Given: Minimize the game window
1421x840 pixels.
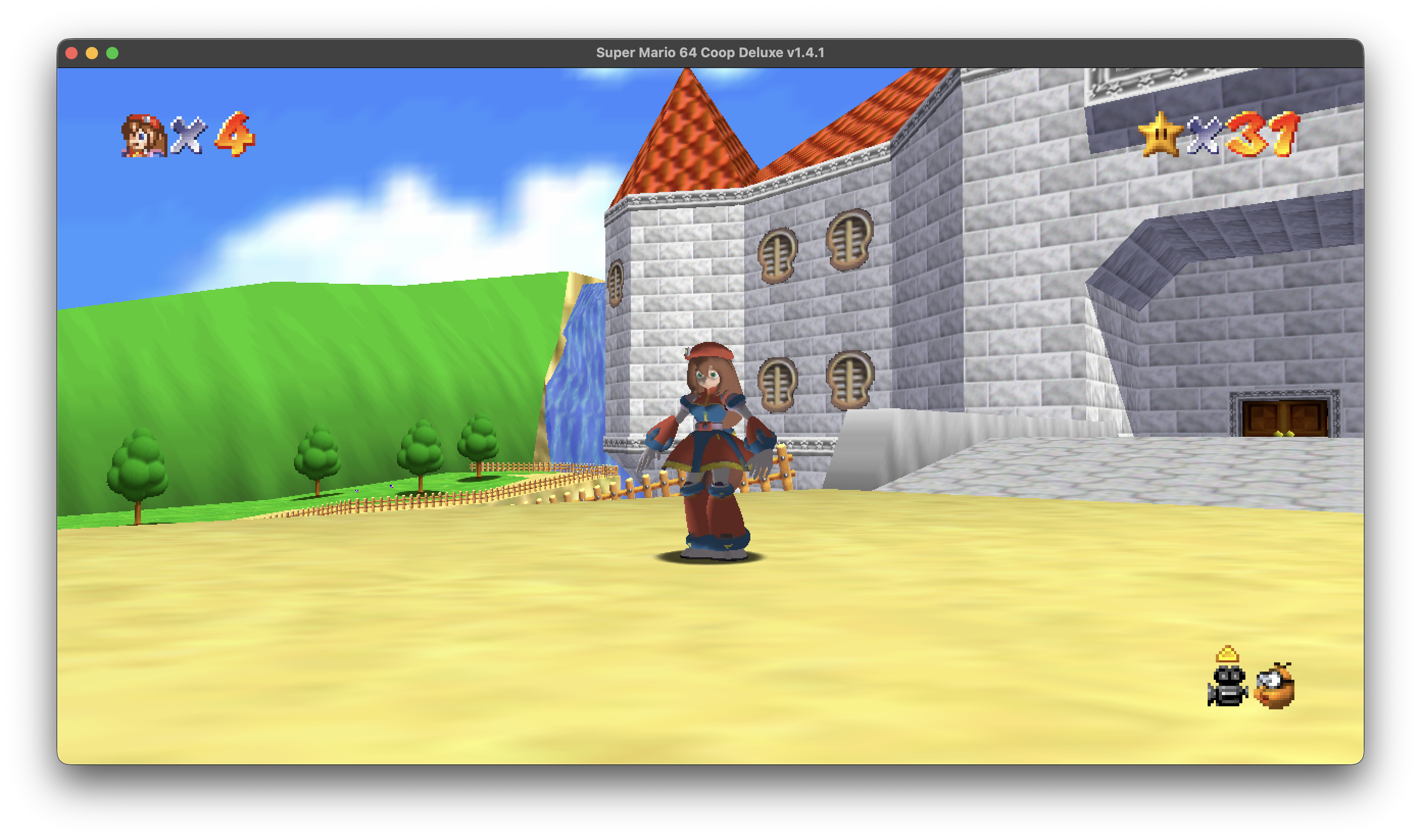Looking at the screenshot, I should click(92, 53).
